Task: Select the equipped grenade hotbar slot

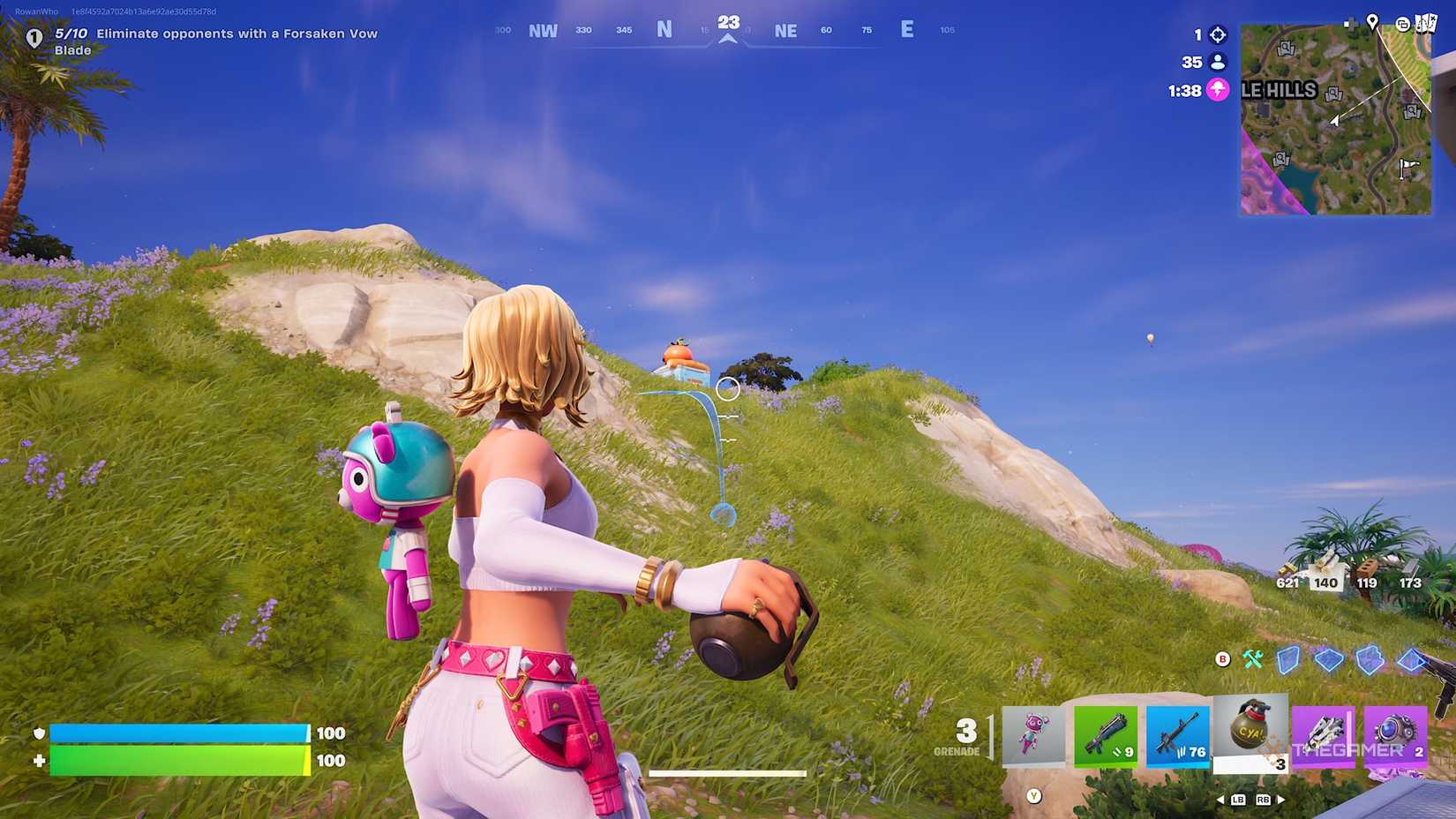Action: (x=1250, y=733)
